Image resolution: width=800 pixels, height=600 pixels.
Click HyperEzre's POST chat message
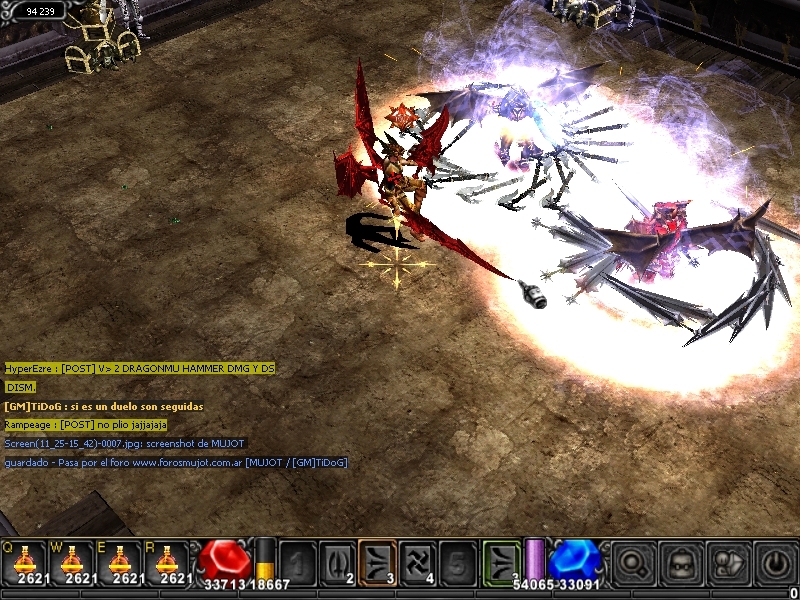click(x=139, y=369)
